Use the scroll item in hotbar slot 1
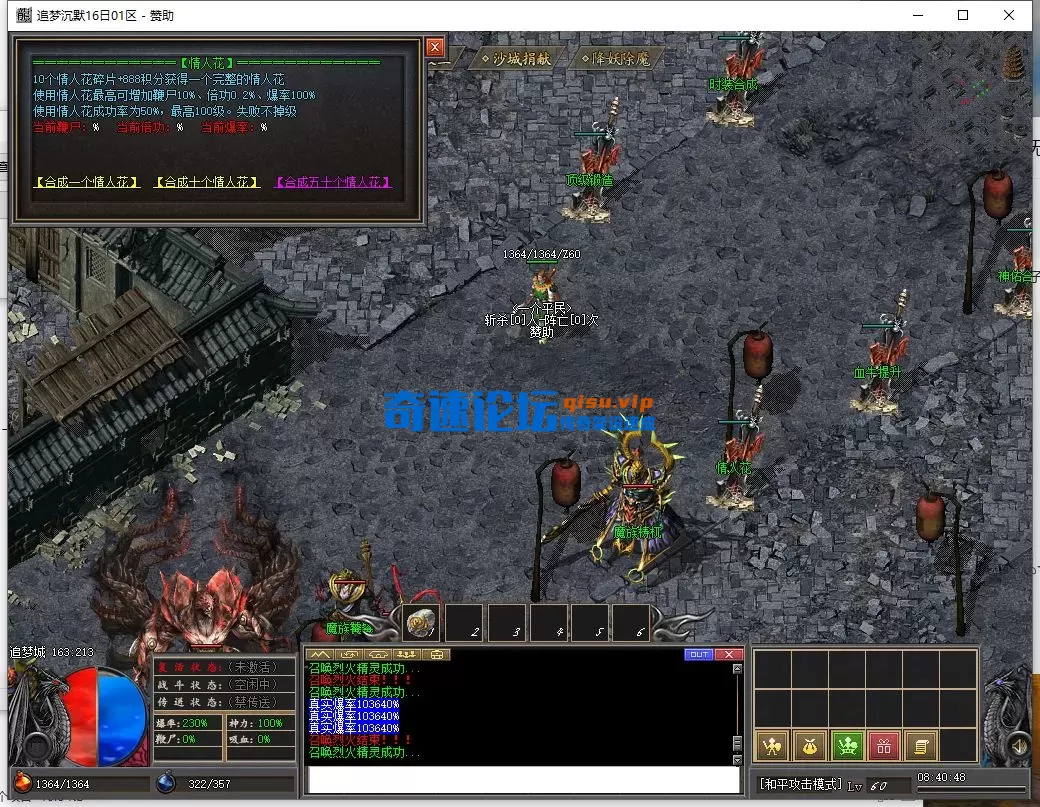Screen dimensions: 1040x807 click(421, 623)
